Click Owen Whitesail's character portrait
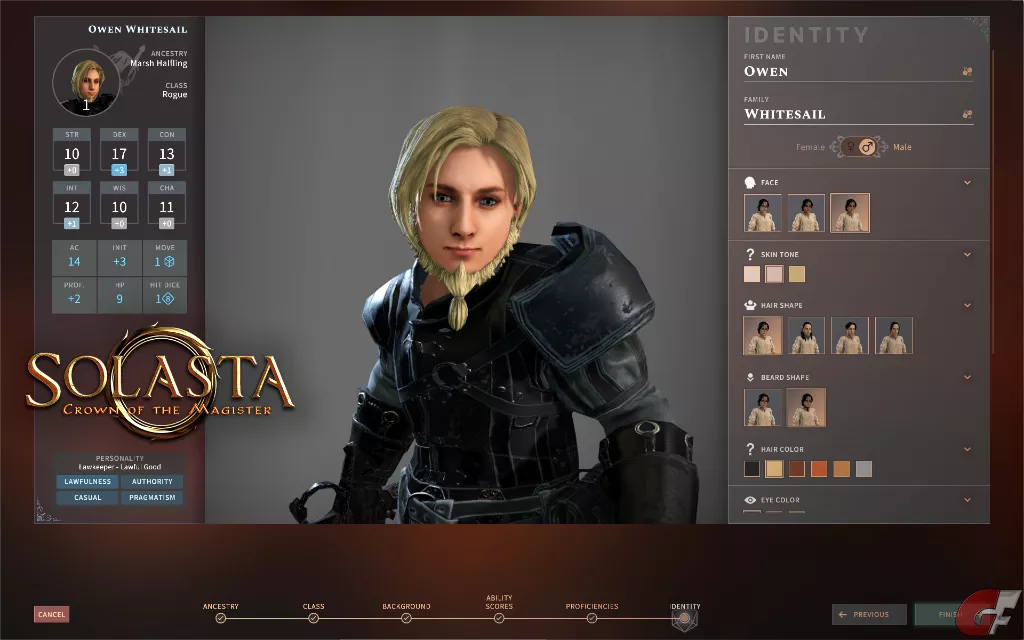Viewport: 1024px width, 640px height. tap(86, 82)
